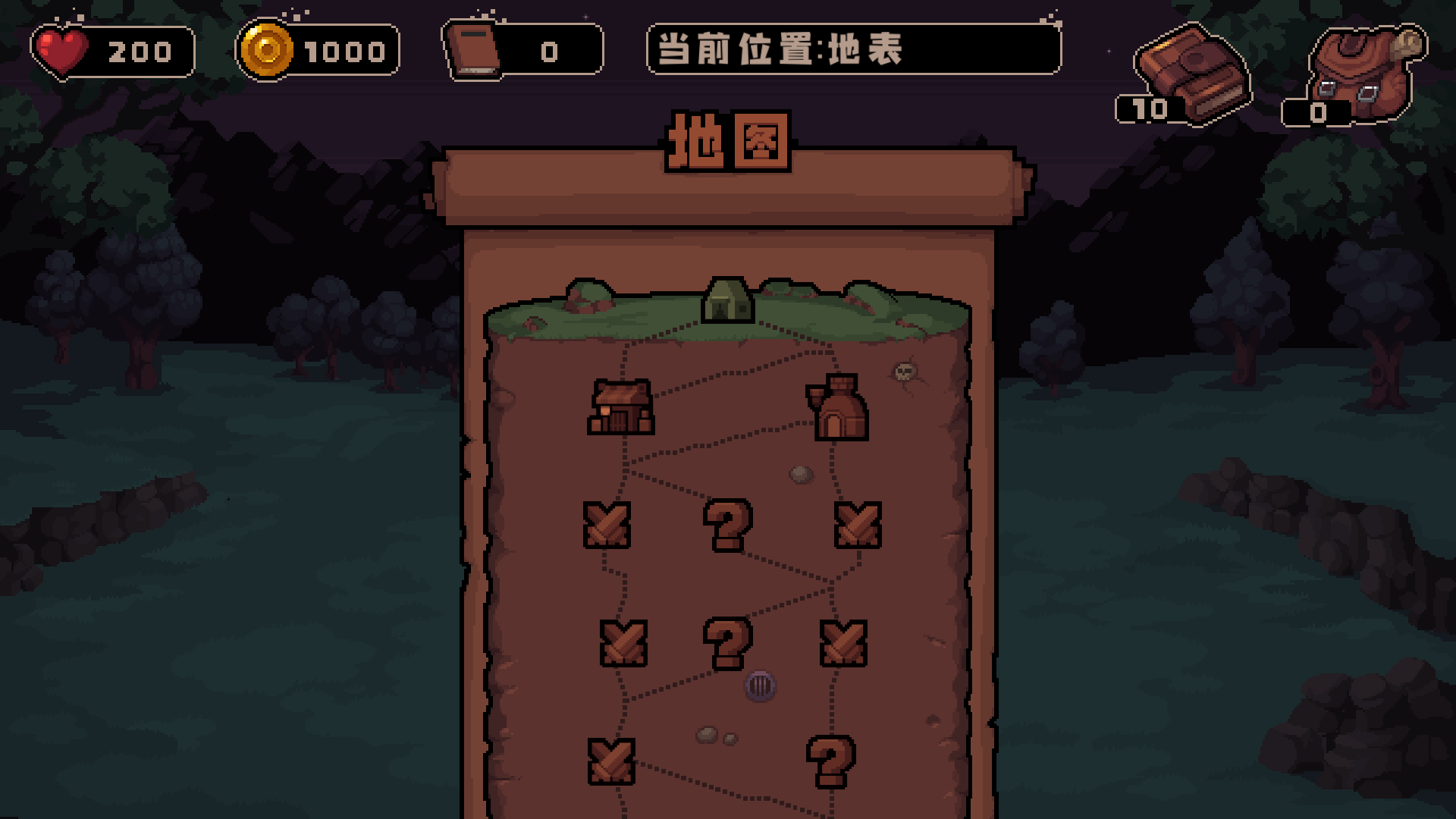Click the gold coin currency icon
1456x819 pixels.
tap(267, 52)
